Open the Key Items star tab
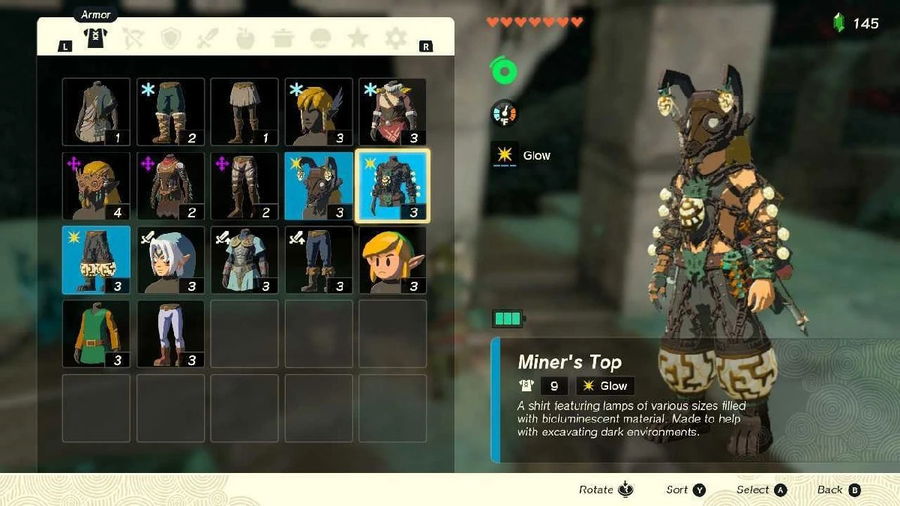The height and width of the screenshot is (506, 900). (358, 39)
